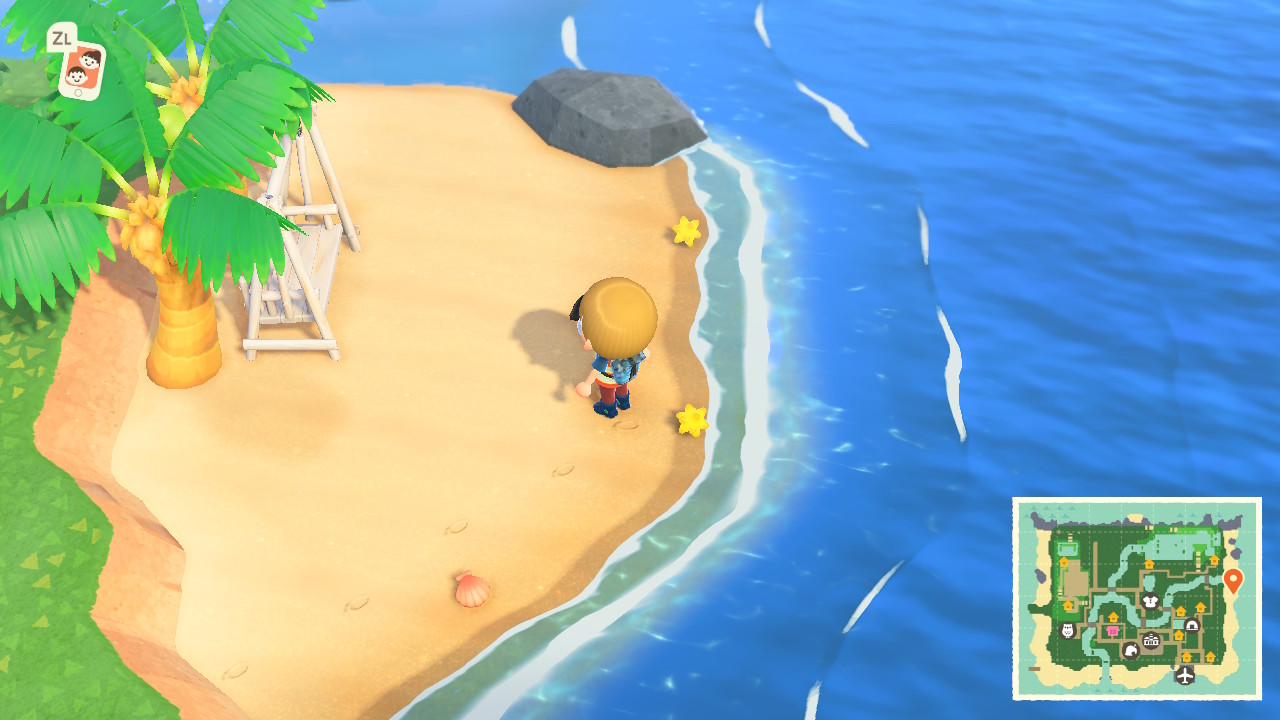Select the airport airplane marker on minimap

coord(1185,675)
